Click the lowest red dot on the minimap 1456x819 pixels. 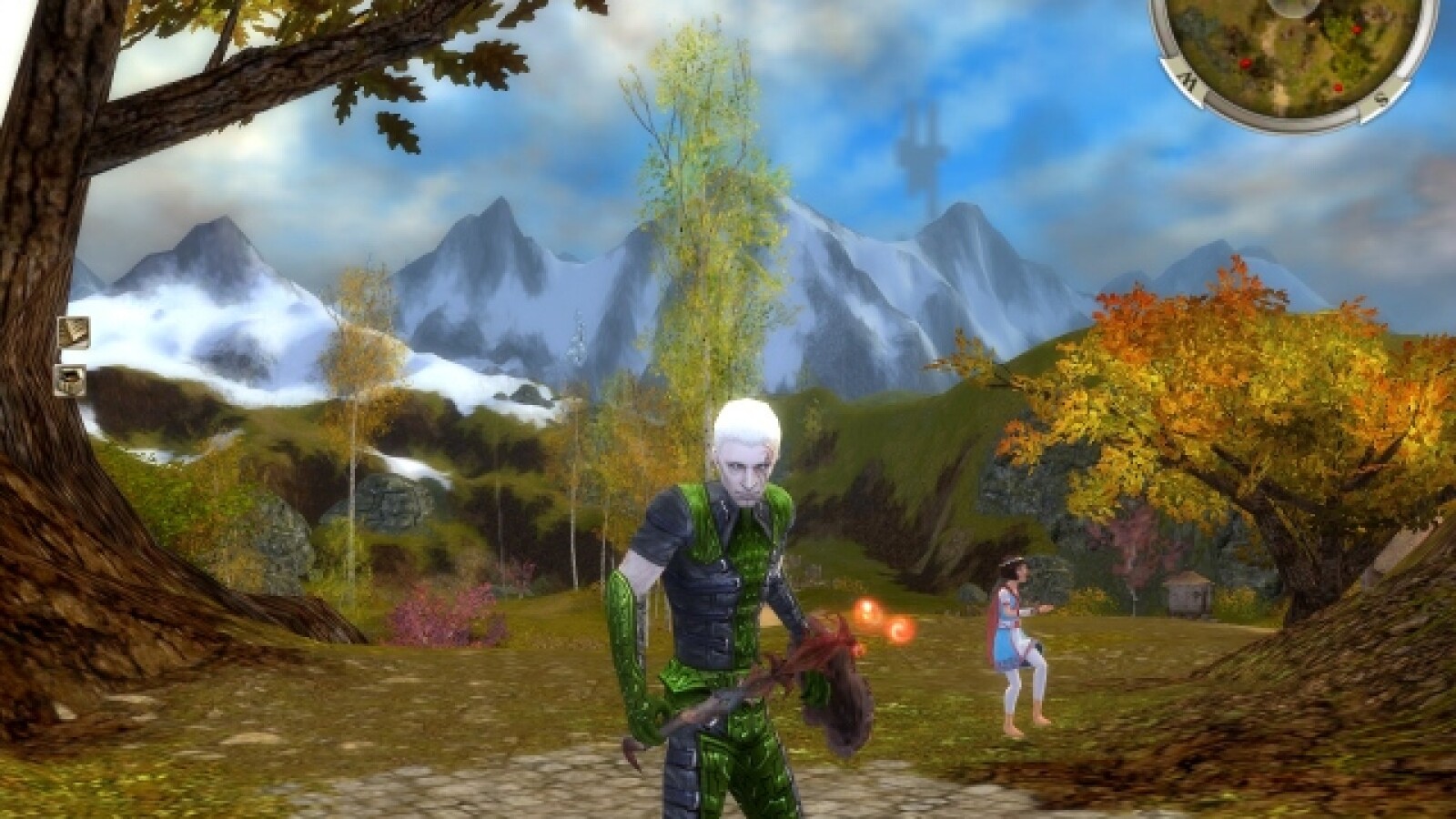point(1338,87)
